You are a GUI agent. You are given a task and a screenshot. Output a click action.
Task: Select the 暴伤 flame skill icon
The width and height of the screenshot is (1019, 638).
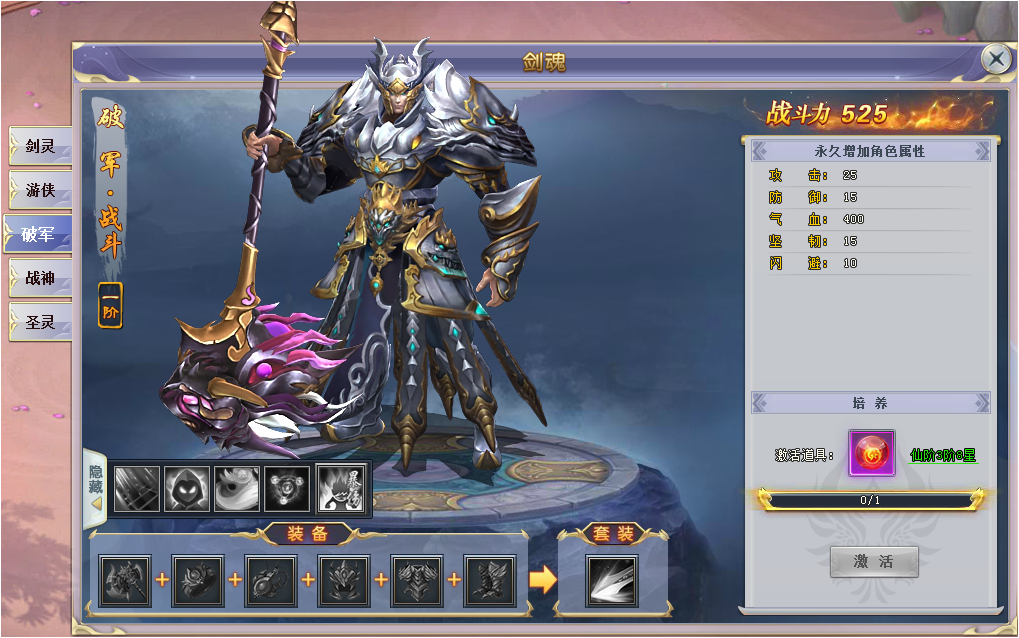339,489
